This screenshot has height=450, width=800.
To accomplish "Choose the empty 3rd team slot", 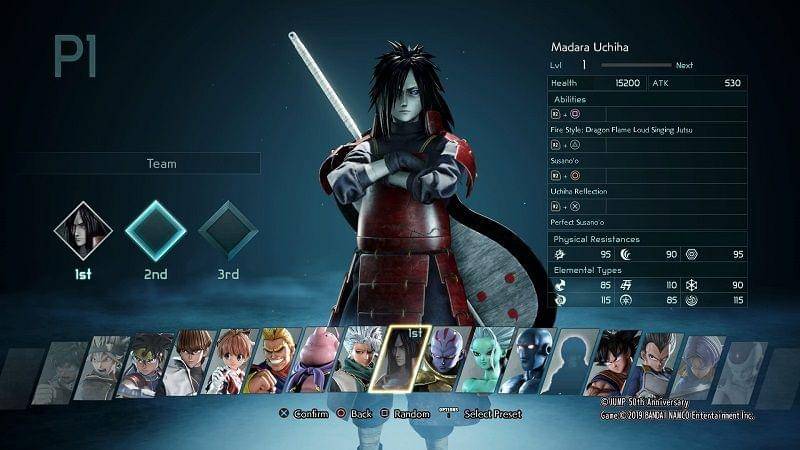I will (228, 230).
